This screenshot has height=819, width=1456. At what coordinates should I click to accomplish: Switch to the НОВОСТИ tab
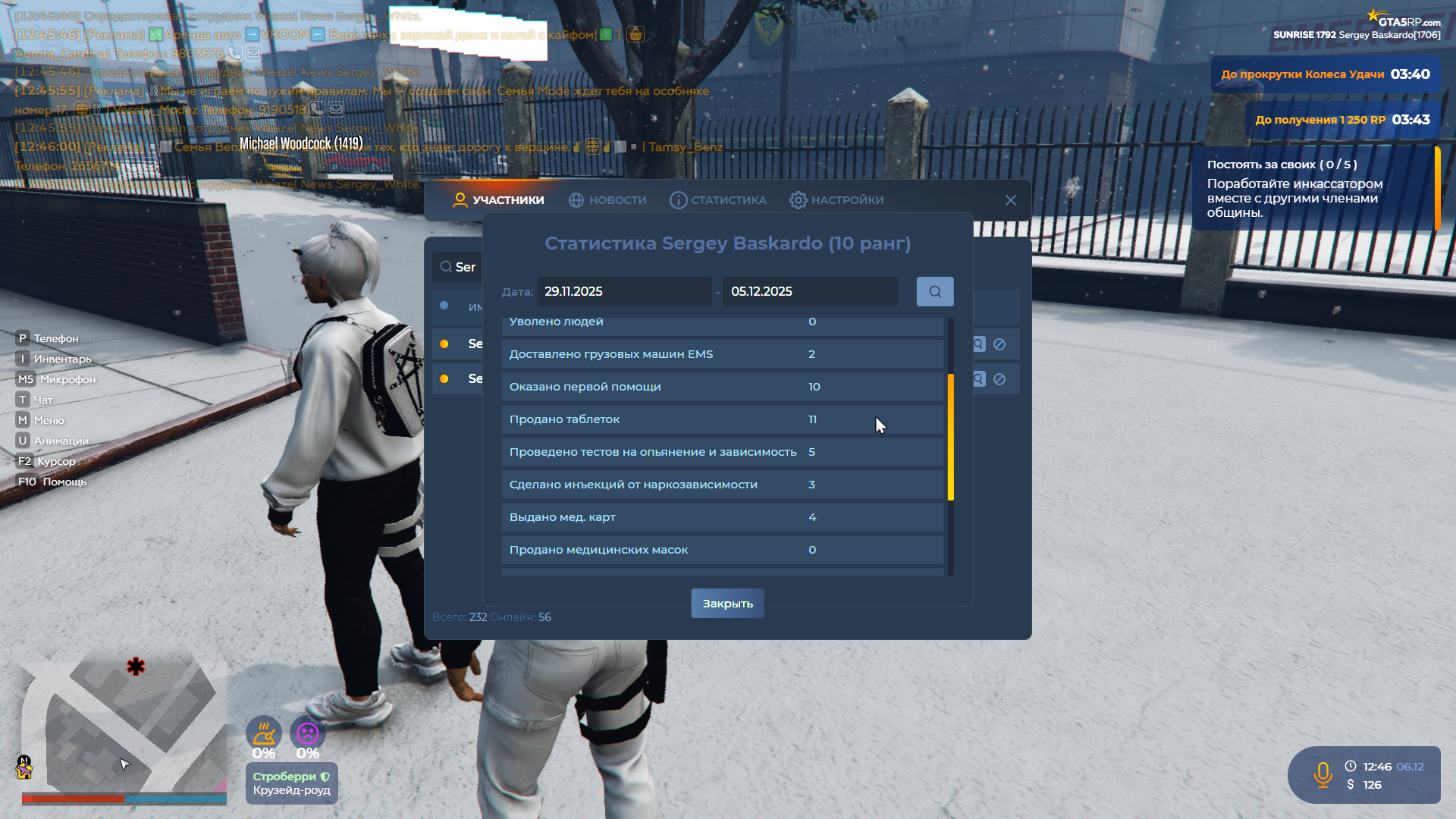pyautogui.click(x=607, y=199)
